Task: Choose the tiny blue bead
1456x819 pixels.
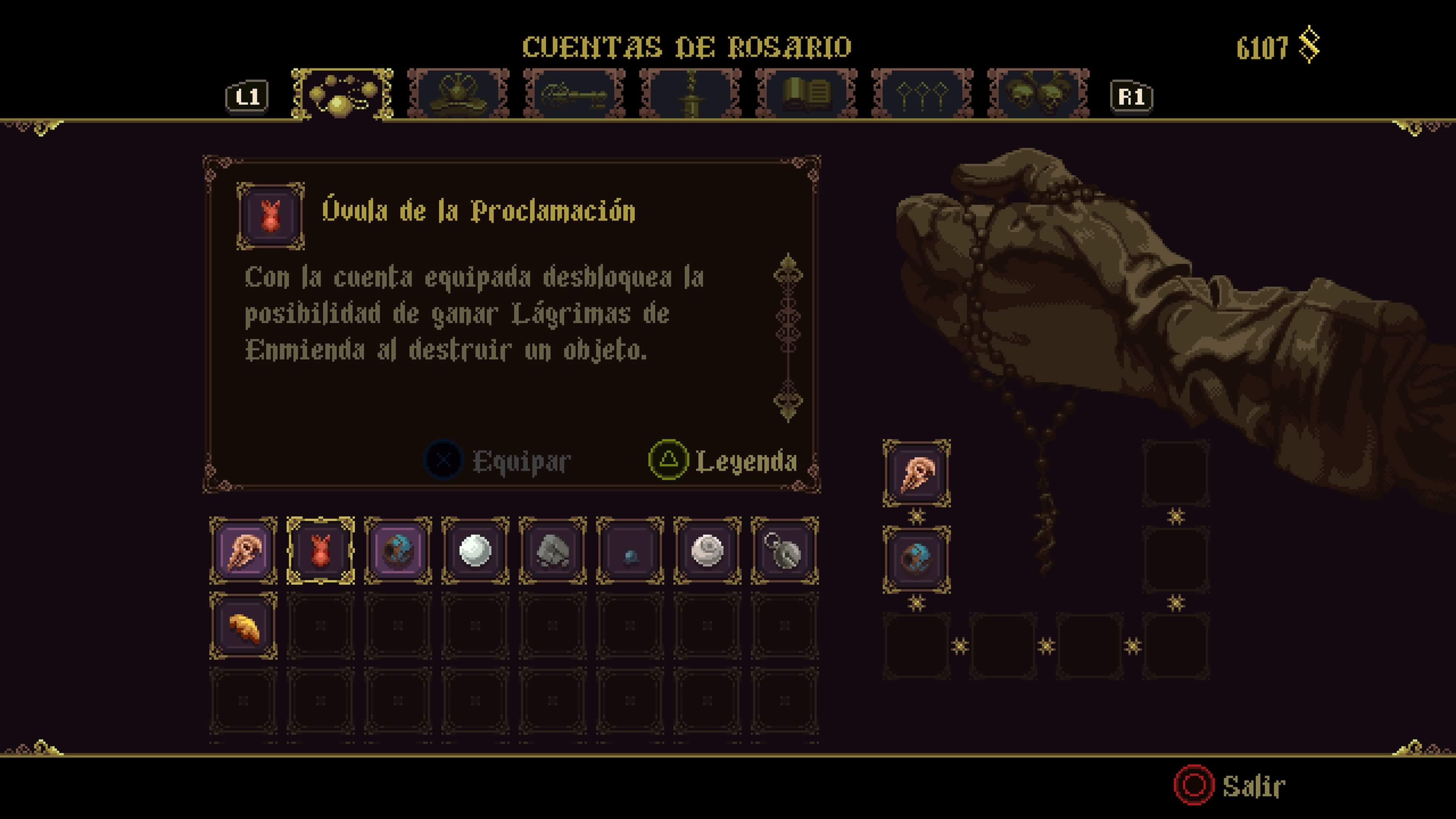Action: 630,551
